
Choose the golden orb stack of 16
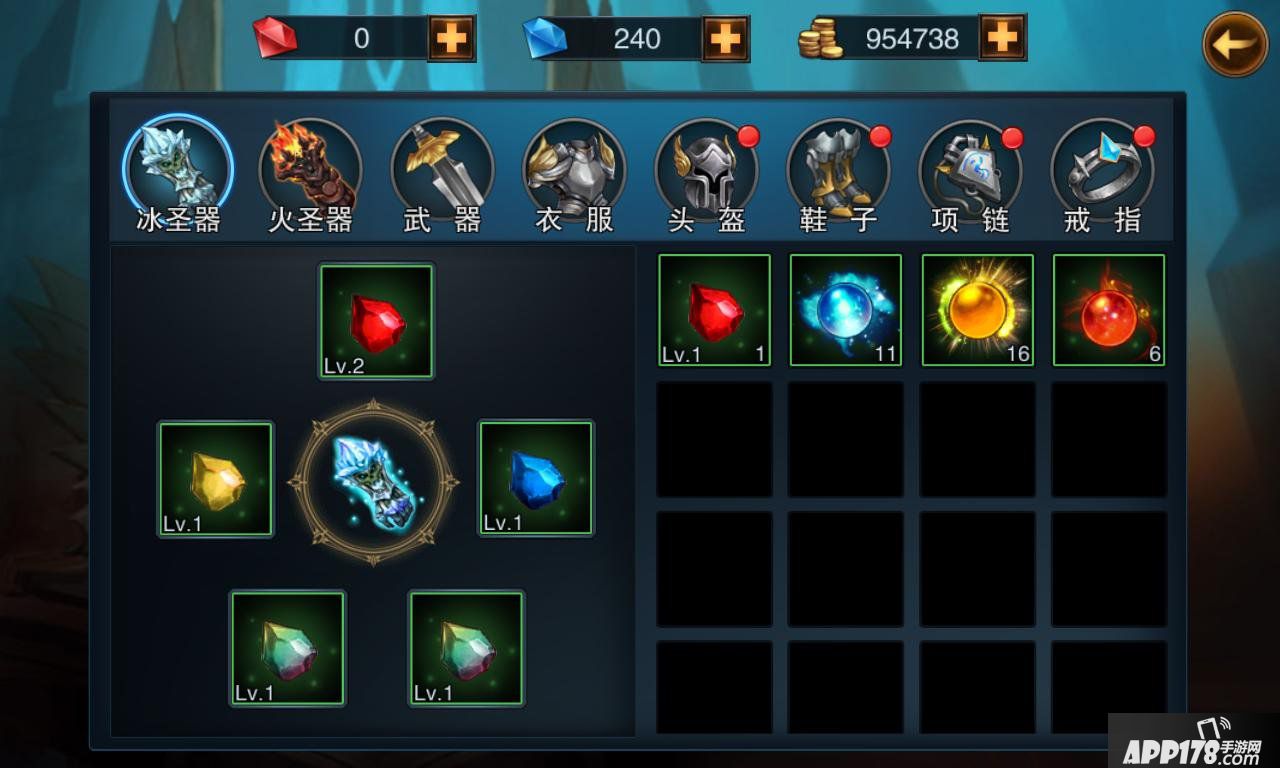(x=977, y=310)
